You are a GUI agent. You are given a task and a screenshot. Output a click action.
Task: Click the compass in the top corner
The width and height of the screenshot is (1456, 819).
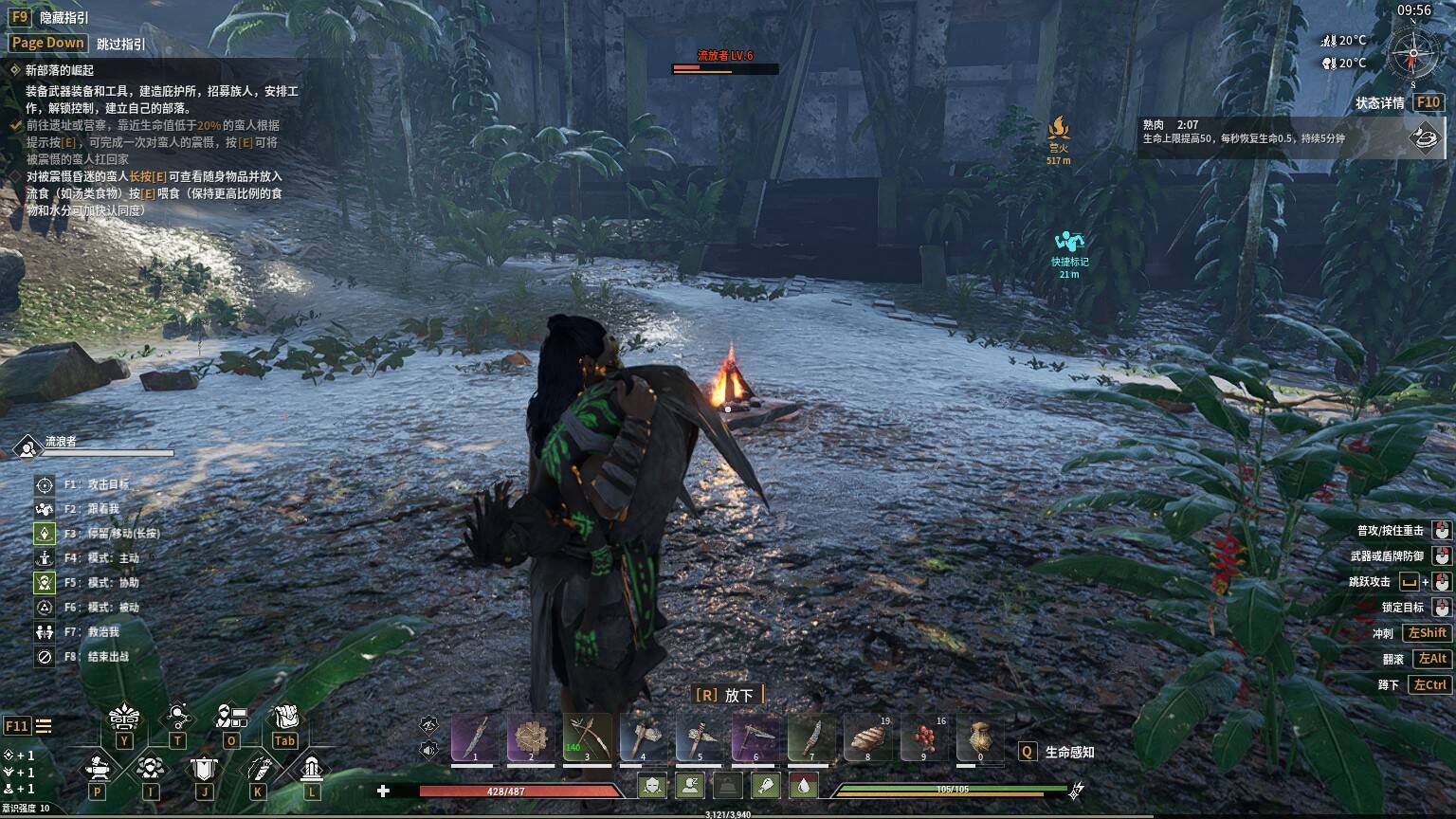1412,51
